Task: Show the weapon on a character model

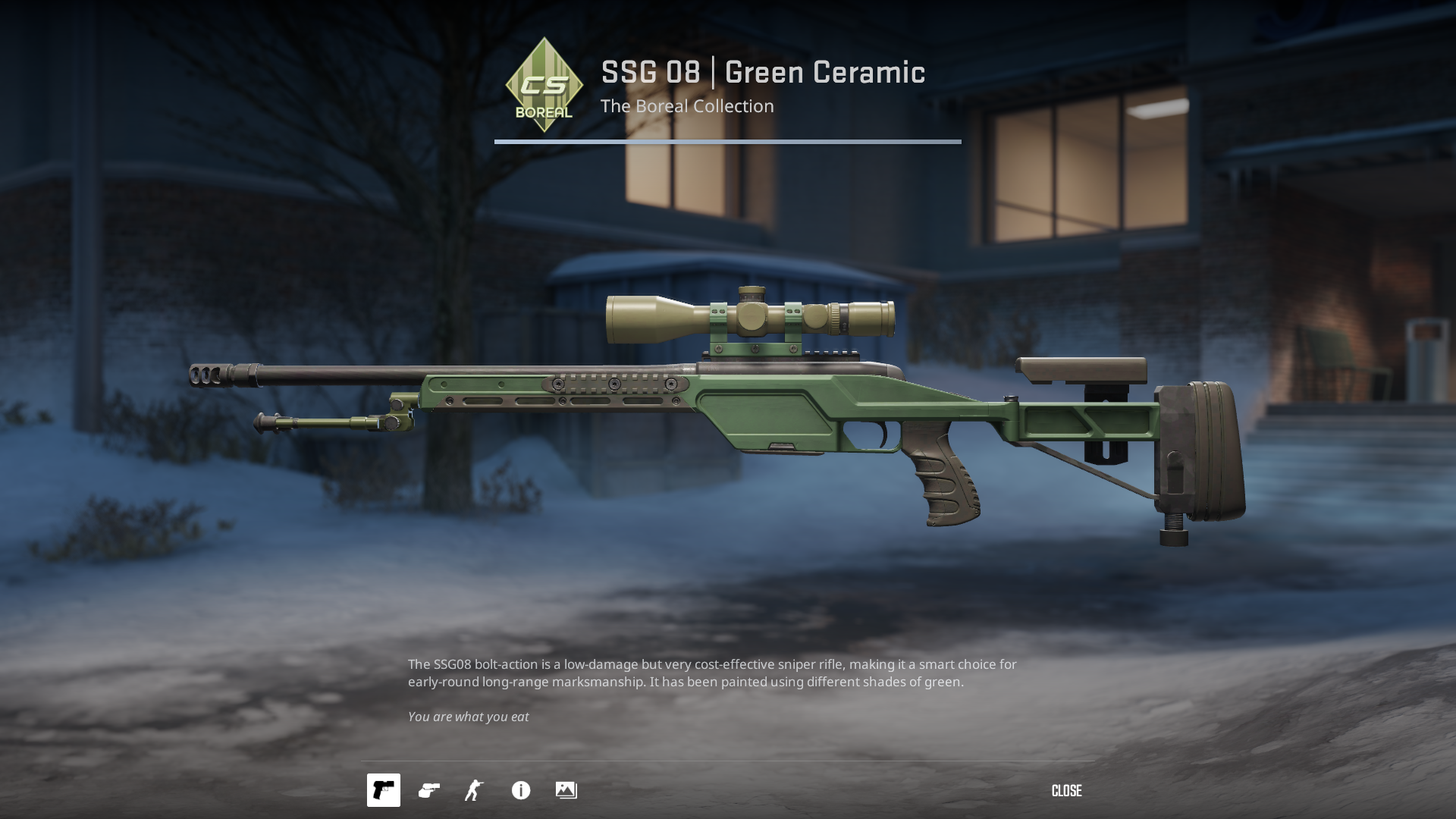Action: point(475,790)
